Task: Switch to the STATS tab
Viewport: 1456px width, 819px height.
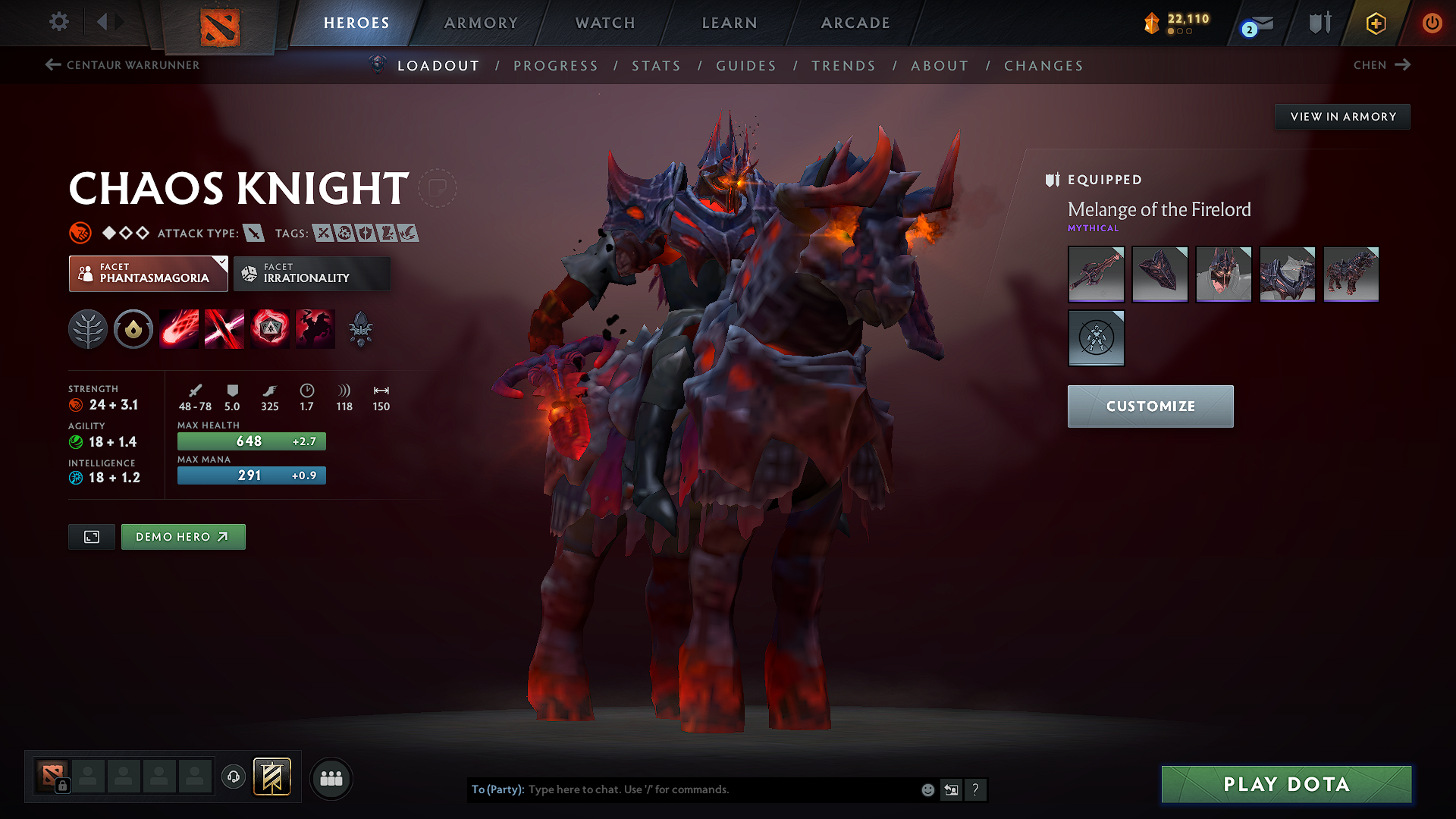Action: pos(656,66)
